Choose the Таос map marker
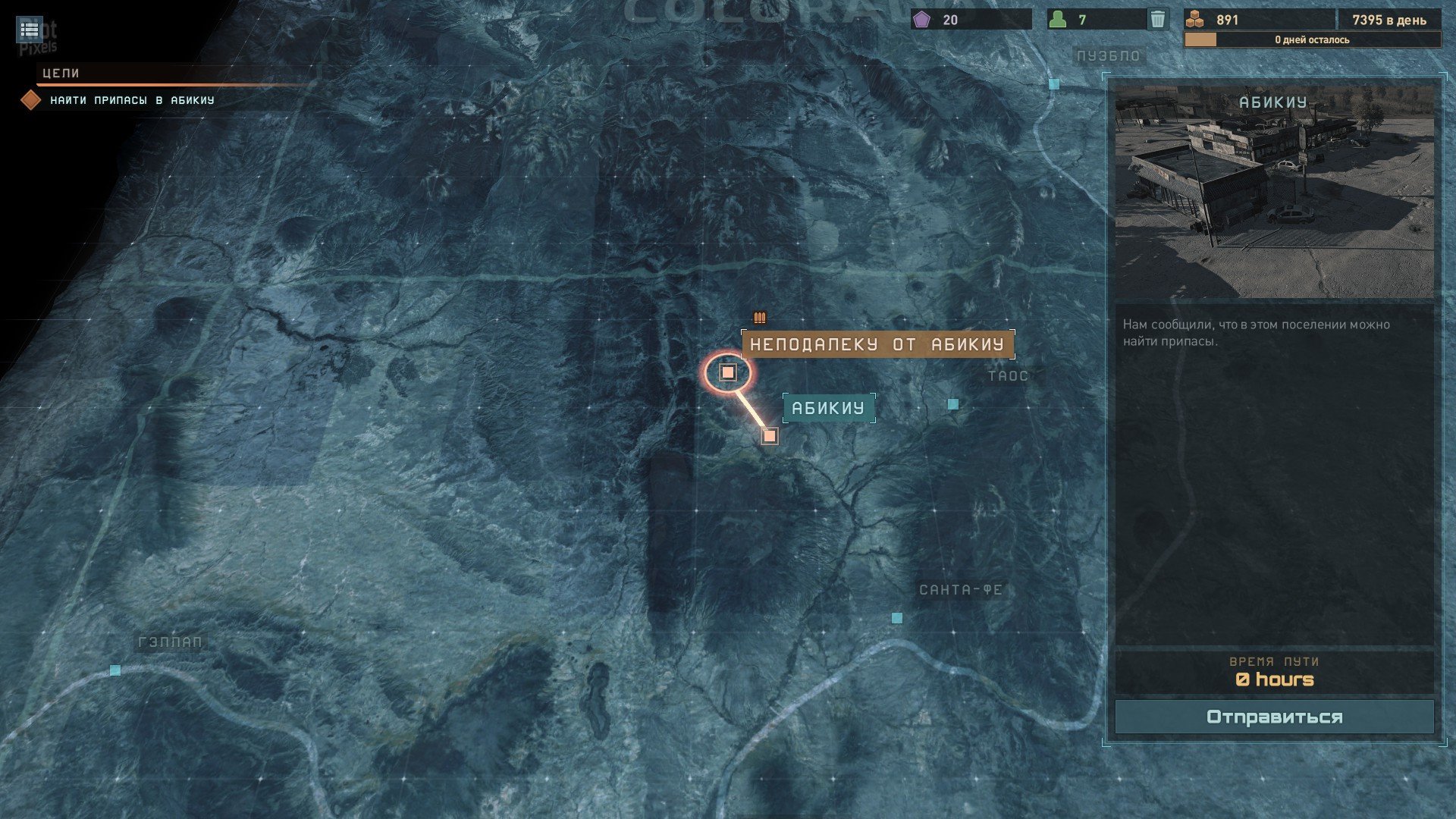 (953, 404)
